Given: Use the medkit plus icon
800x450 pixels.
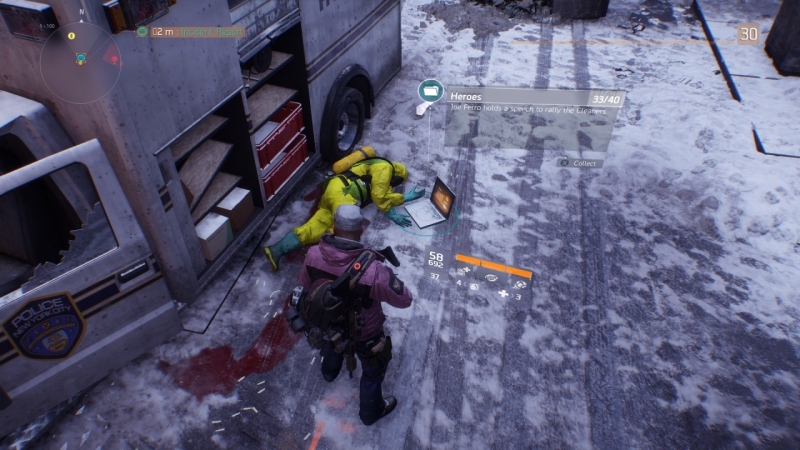Looking at the screenshot, I should 503,294.
